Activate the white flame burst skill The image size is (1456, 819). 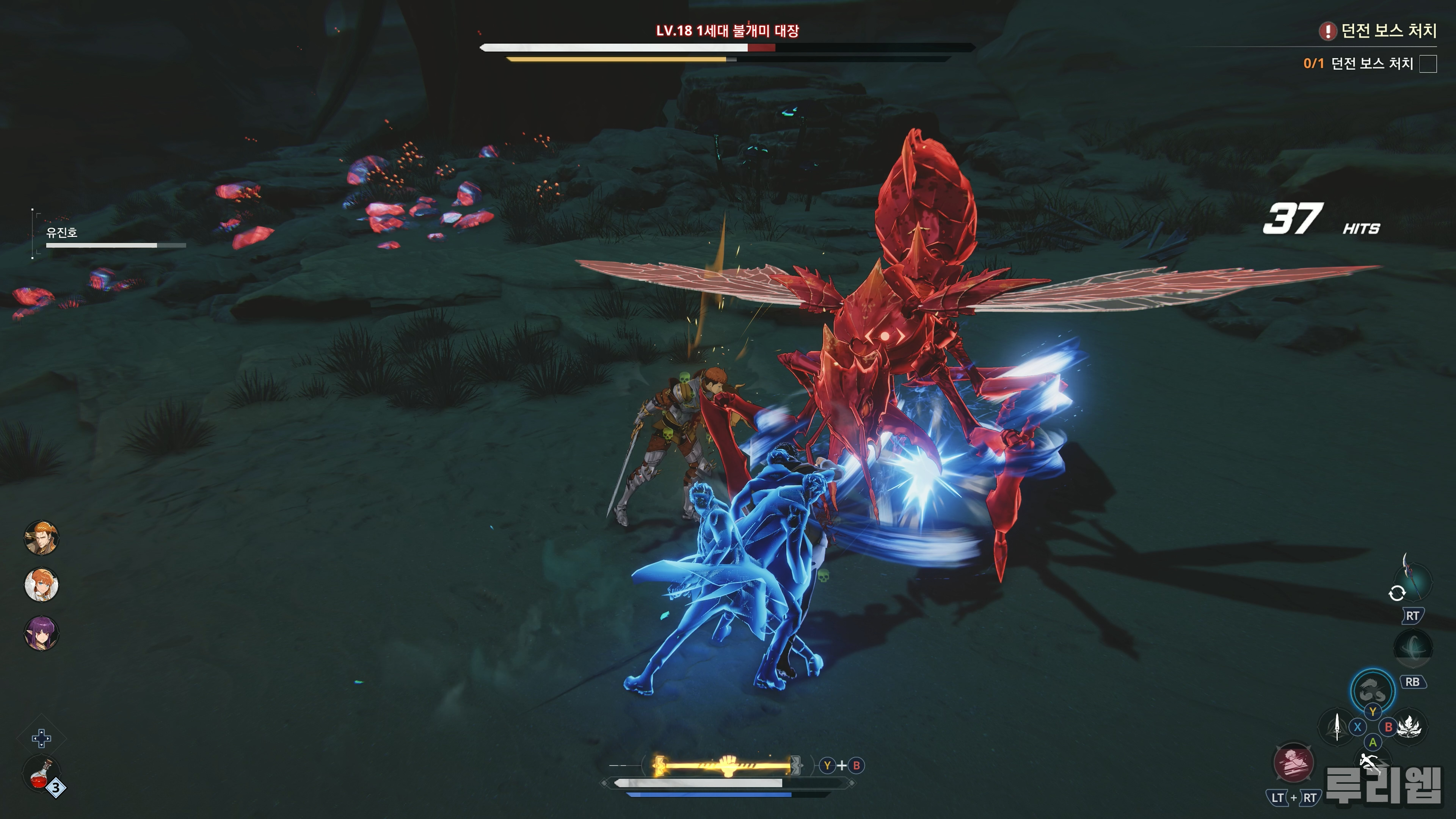(x=1410, y=726)
